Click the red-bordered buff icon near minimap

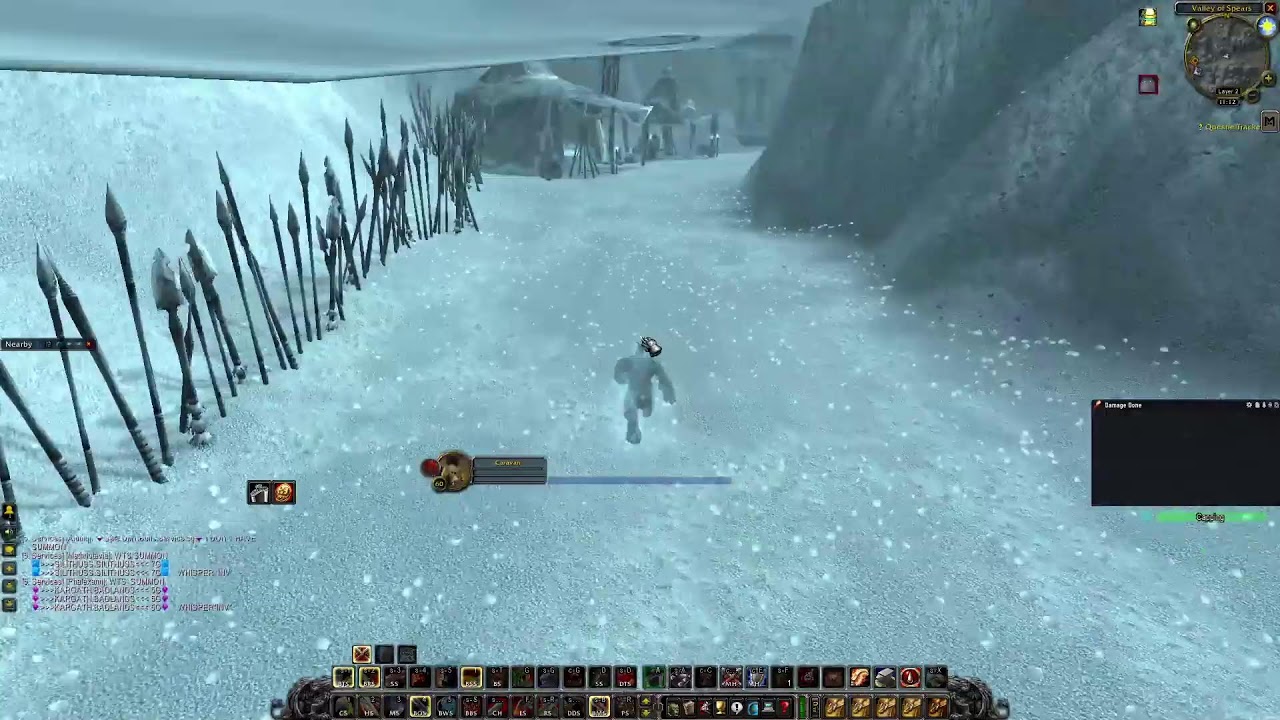coord(1147,85)
